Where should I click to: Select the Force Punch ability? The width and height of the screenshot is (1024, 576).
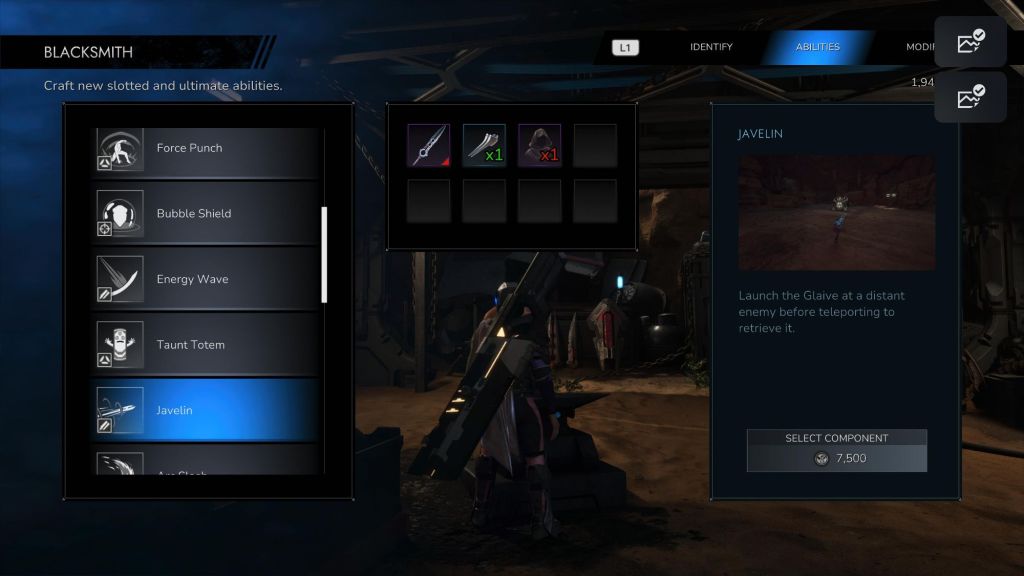click(205, 148)
